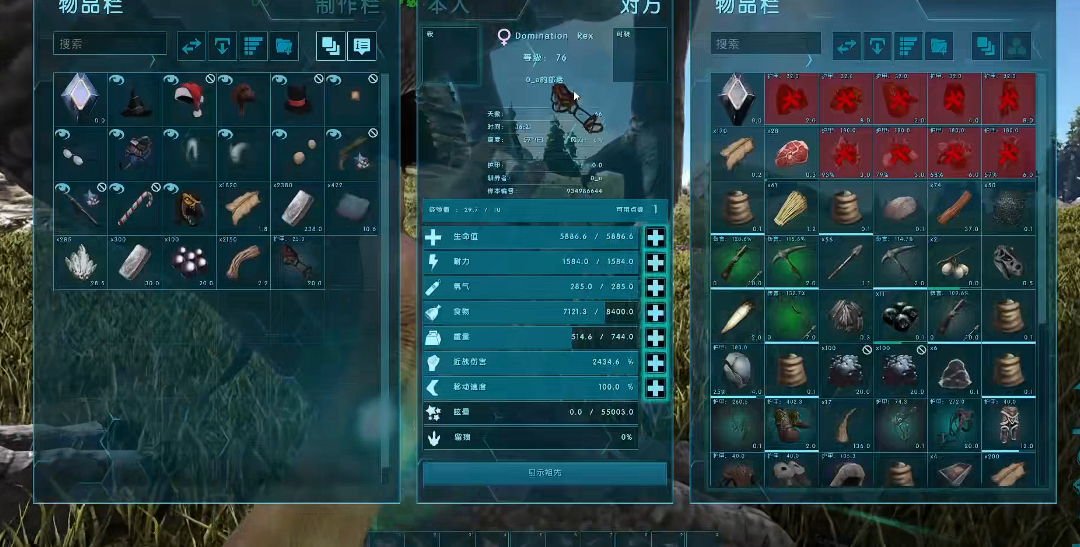Screen dimensions: 1080x547
Task: Select the crystal stack in left inventory
Action: click(x=81, y=262)
